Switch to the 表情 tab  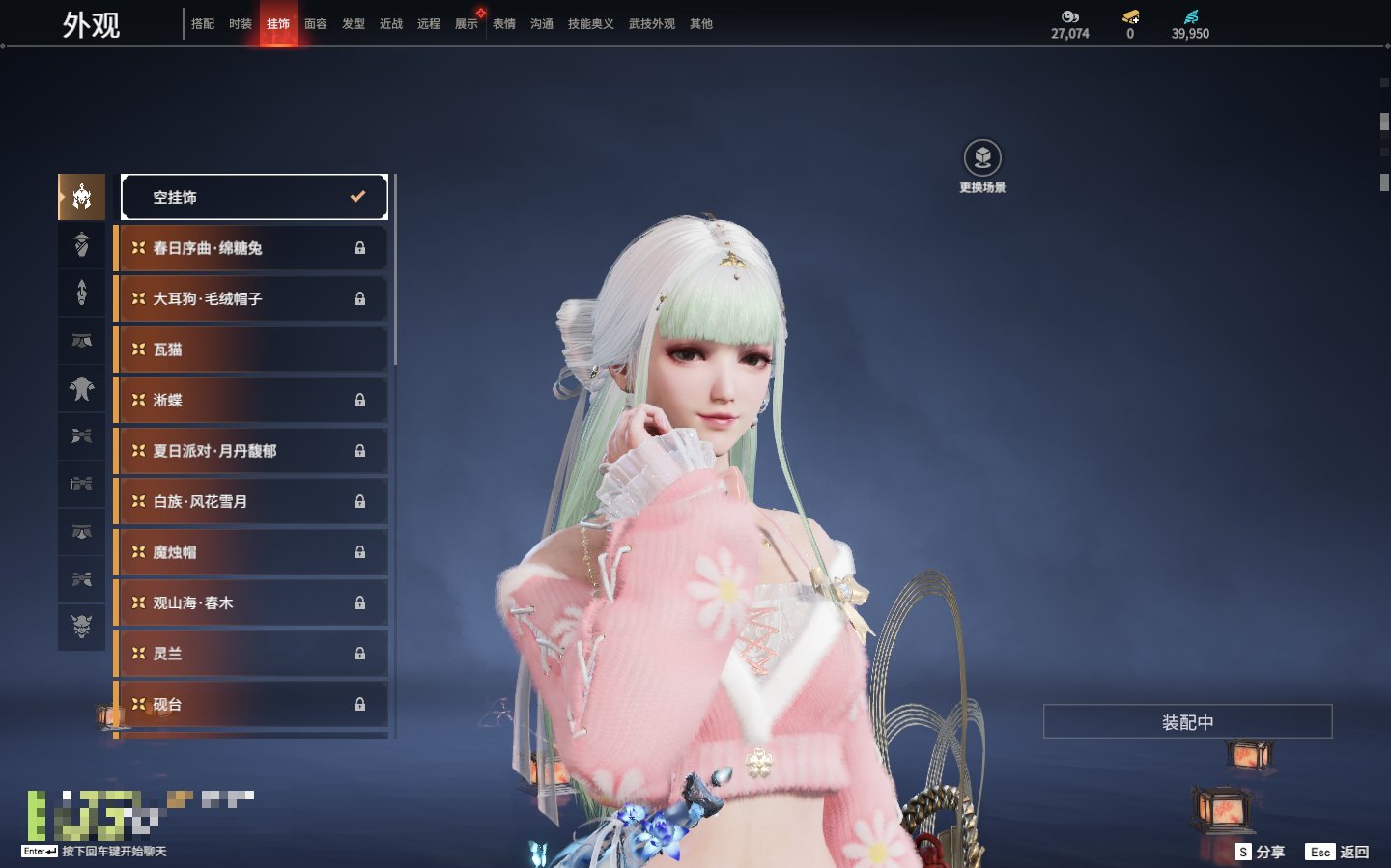[x=504, y=24]
